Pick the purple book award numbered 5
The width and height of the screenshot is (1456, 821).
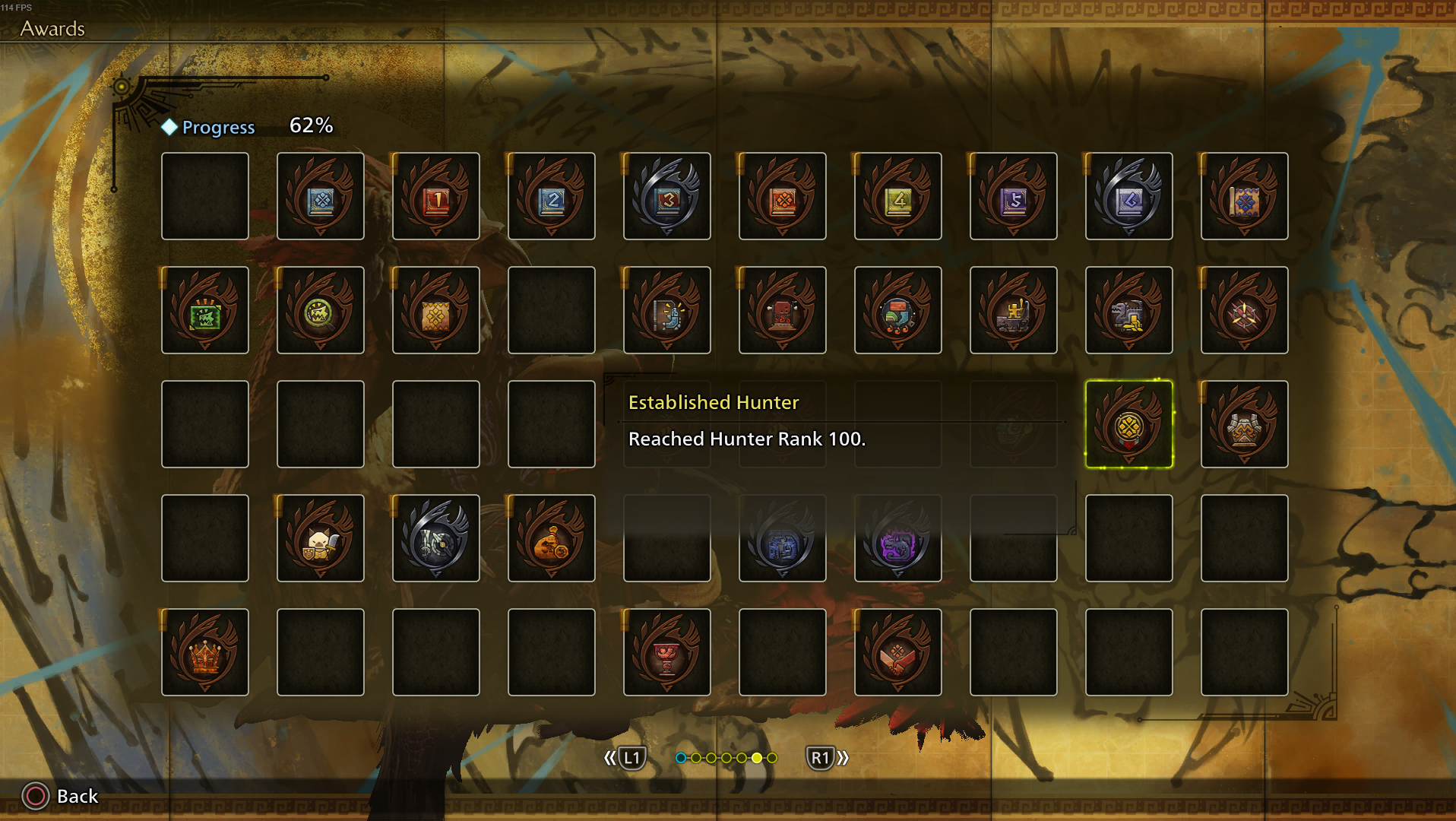click(x=1014, y=197)
